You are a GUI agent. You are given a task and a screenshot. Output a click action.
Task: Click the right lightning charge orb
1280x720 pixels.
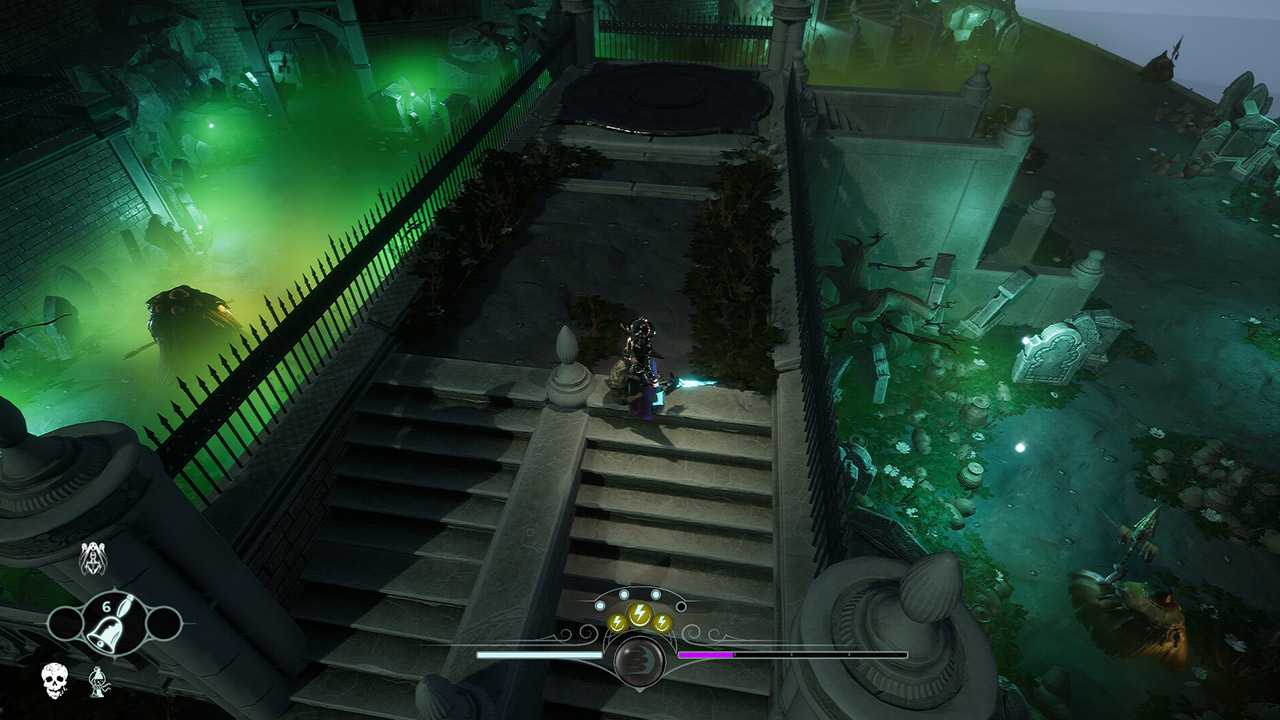point(662,623)
